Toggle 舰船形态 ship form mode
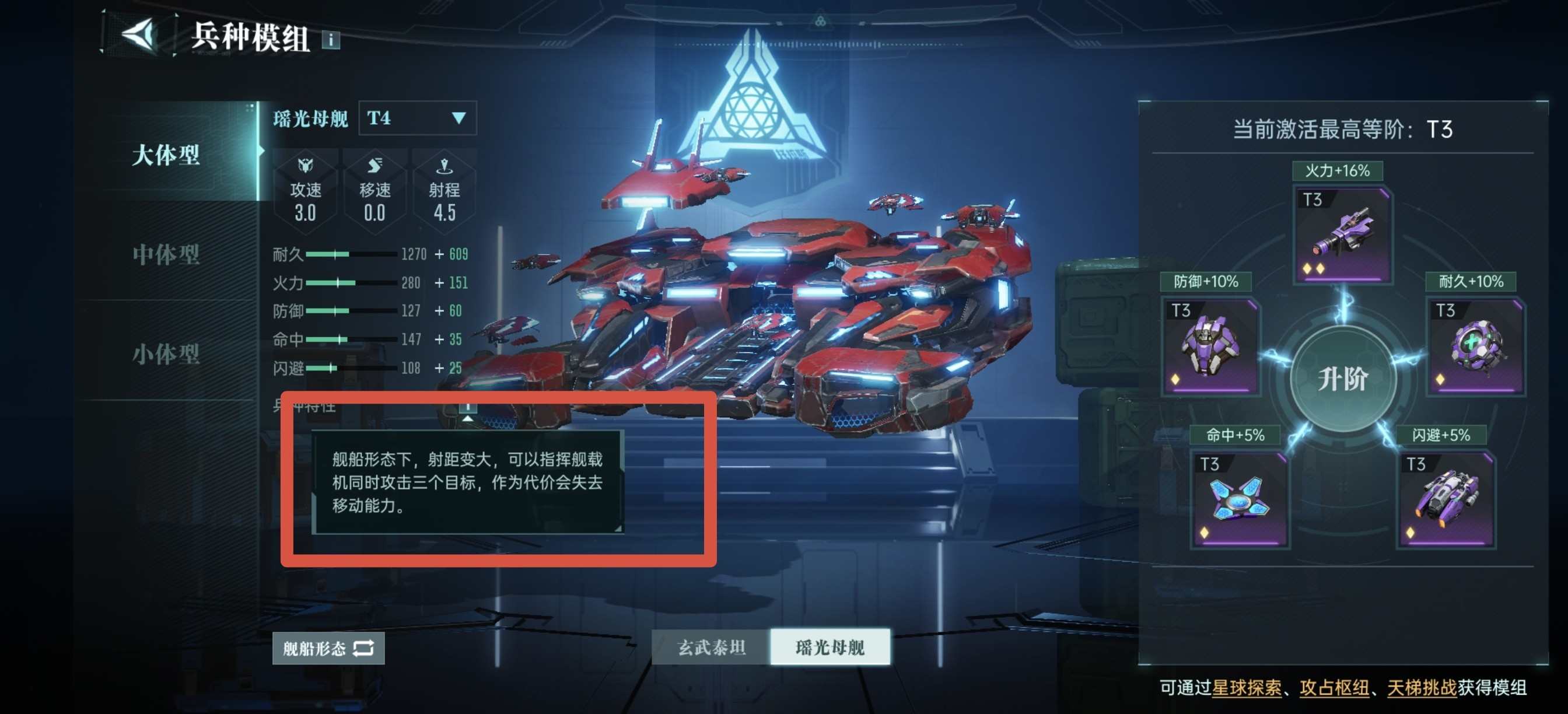 327,648
